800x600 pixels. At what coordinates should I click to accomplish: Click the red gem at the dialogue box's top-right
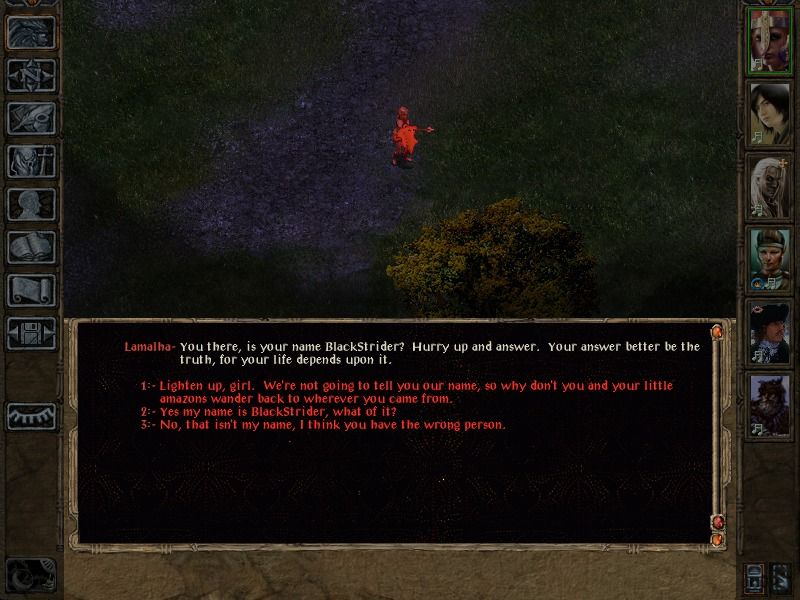(716, 331)
